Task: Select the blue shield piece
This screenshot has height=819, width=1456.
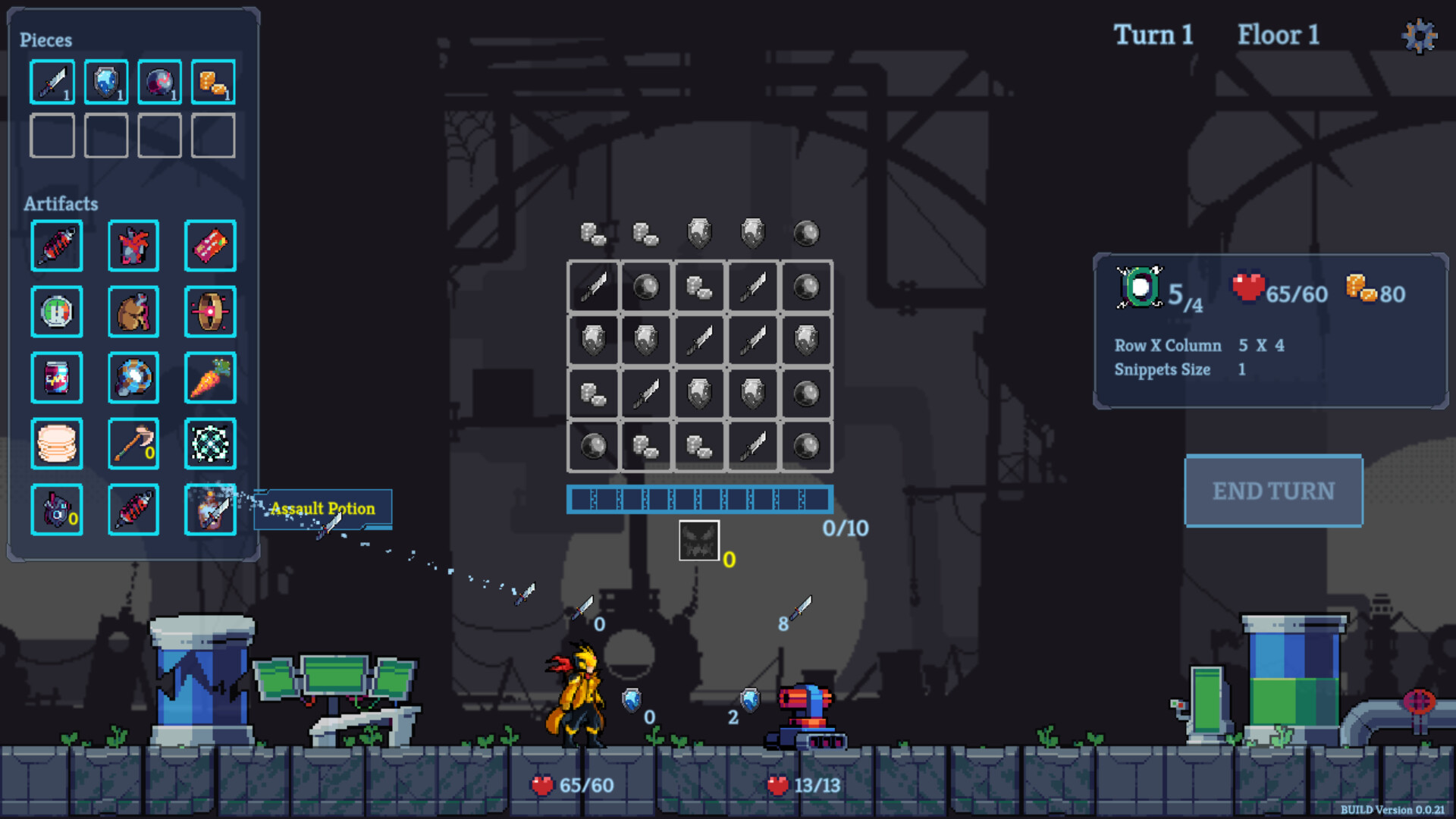Action: [105, 81]
